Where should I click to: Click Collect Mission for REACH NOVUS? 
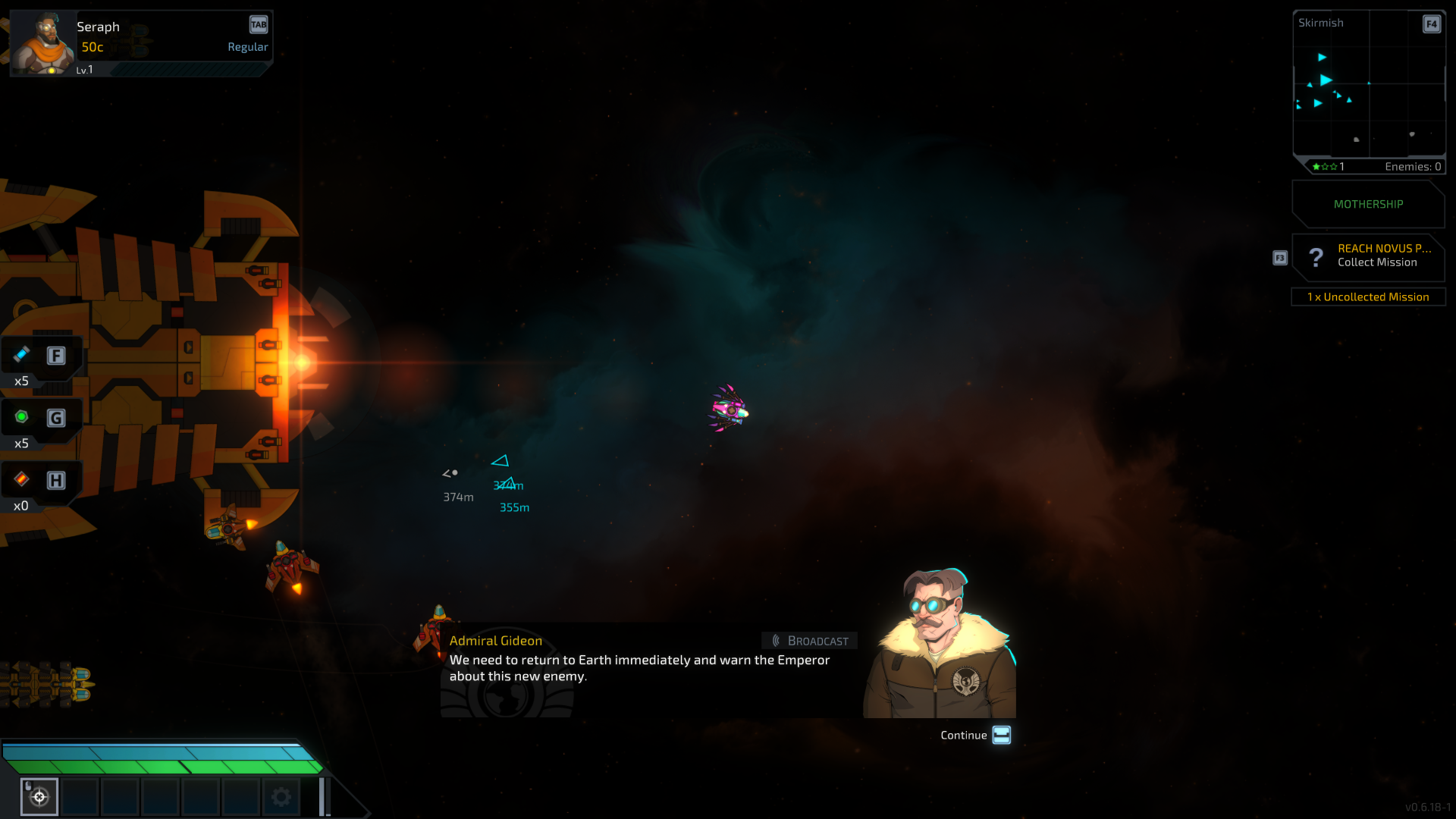click(x=1376, y=262)
